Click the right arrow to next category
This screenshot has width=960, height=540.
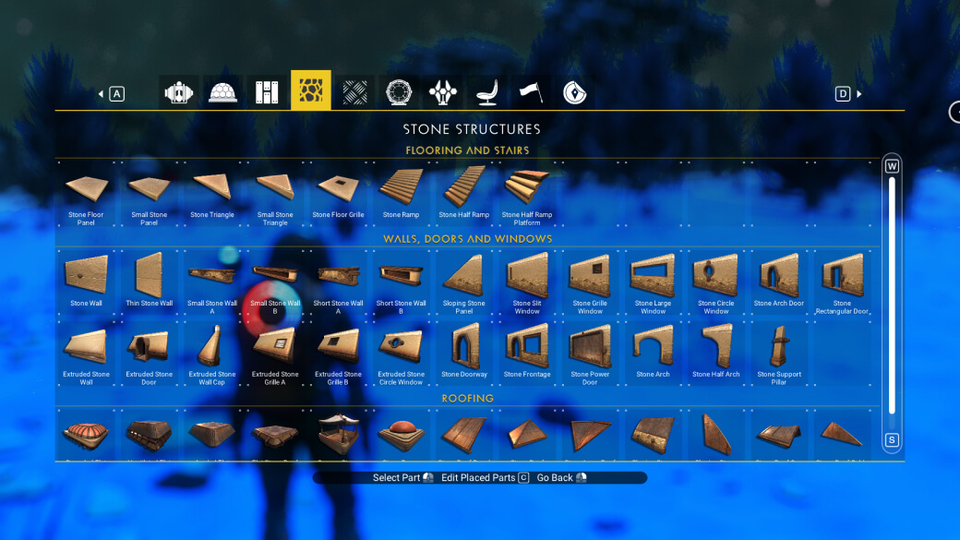(x=859, y=94)
